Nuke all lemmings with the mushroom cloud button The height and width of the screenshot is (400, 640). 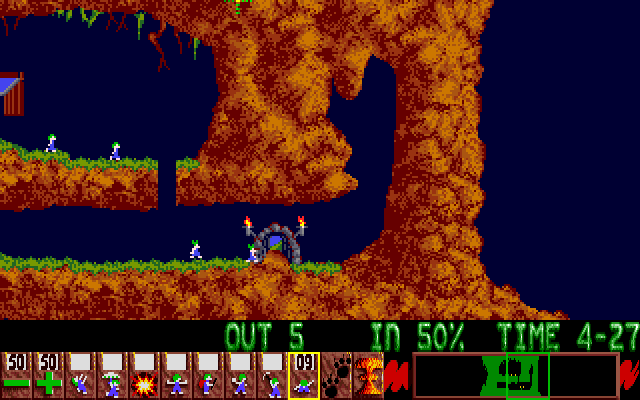click(x=368, y=375)
